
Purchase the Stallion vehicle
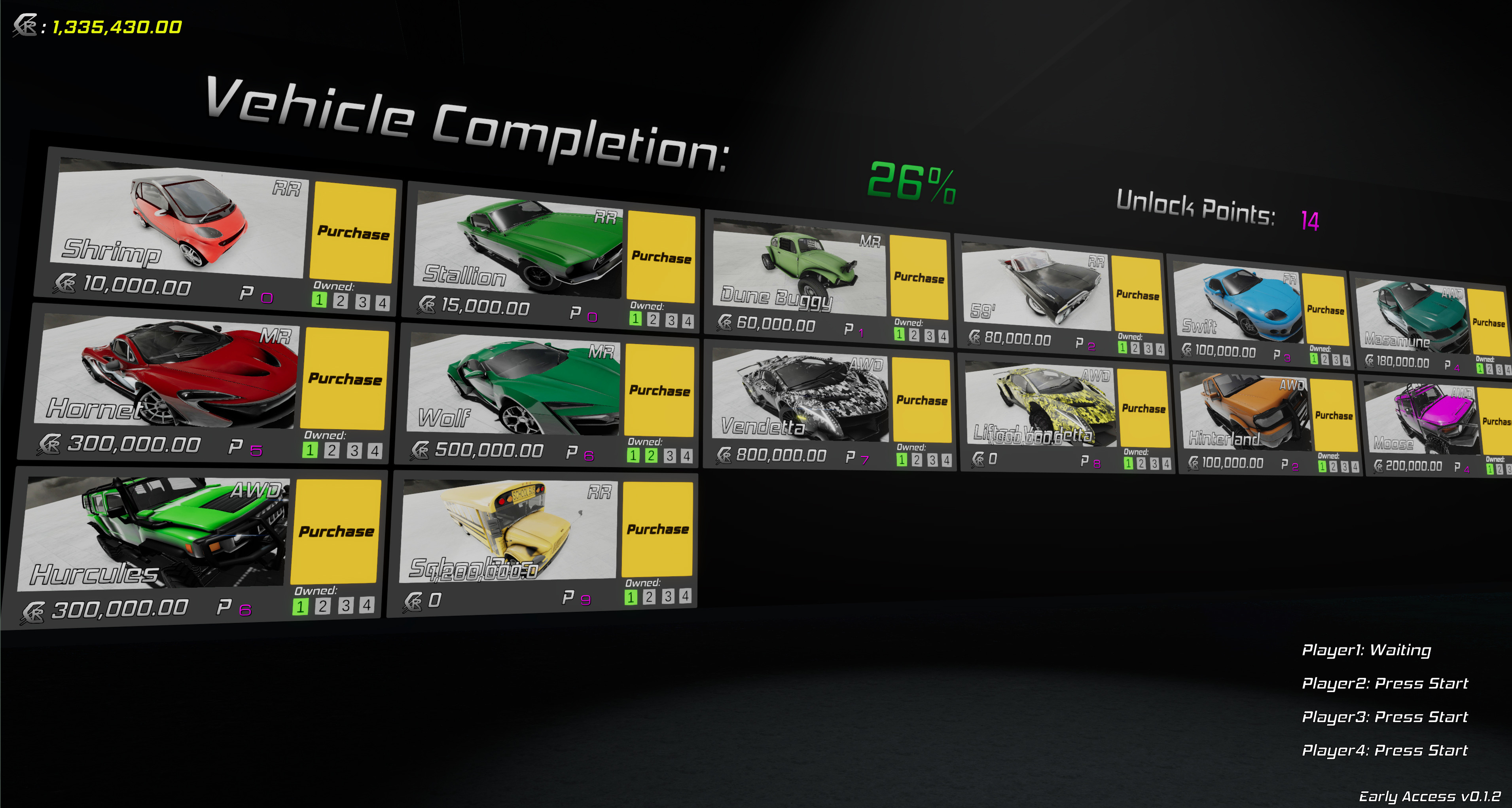(x=661, y=258)
